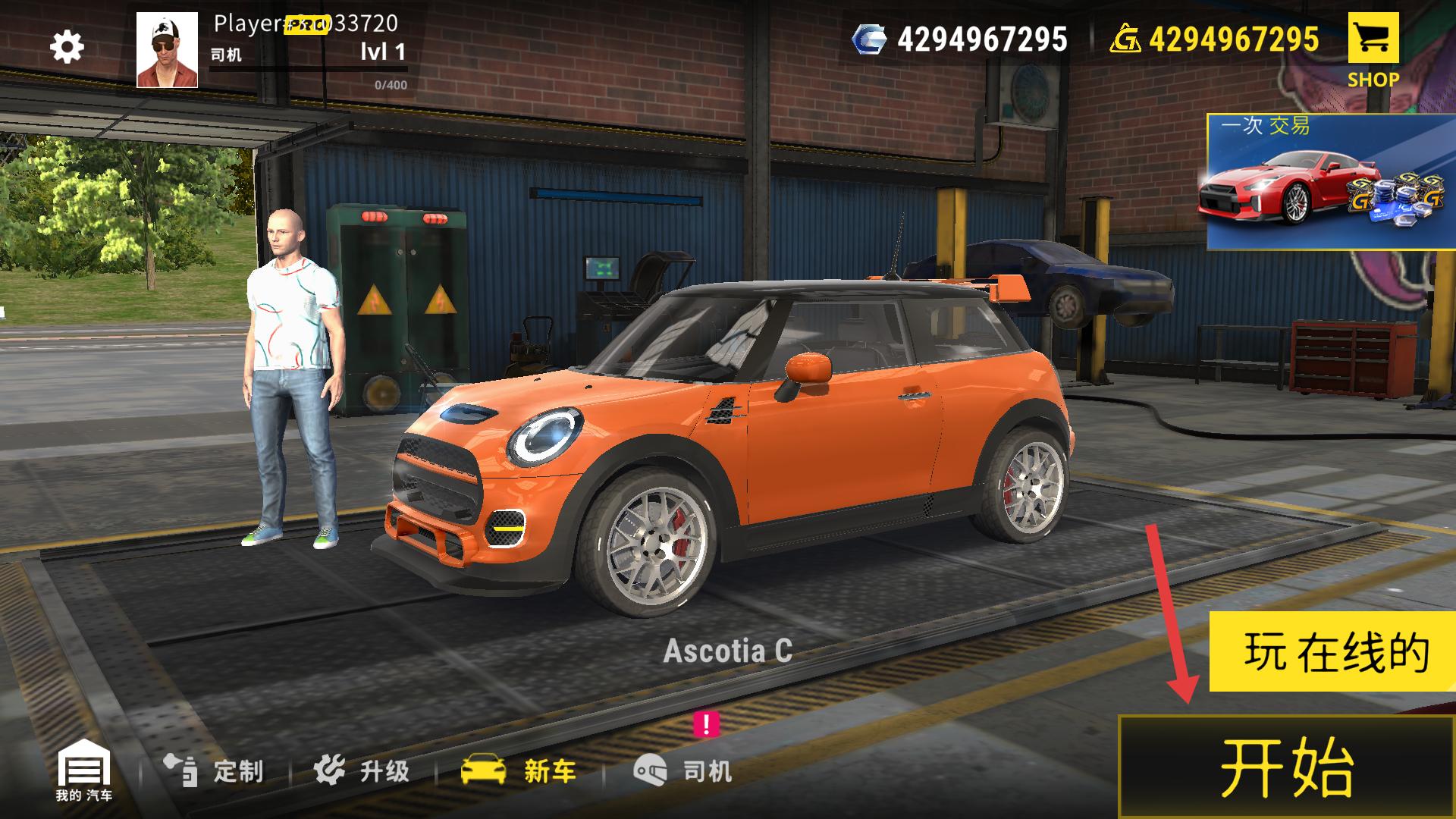This screenshot has height=819, width=1456.
Task: Choose the 玩 在线的 online play button
Action: (1331, 652)
